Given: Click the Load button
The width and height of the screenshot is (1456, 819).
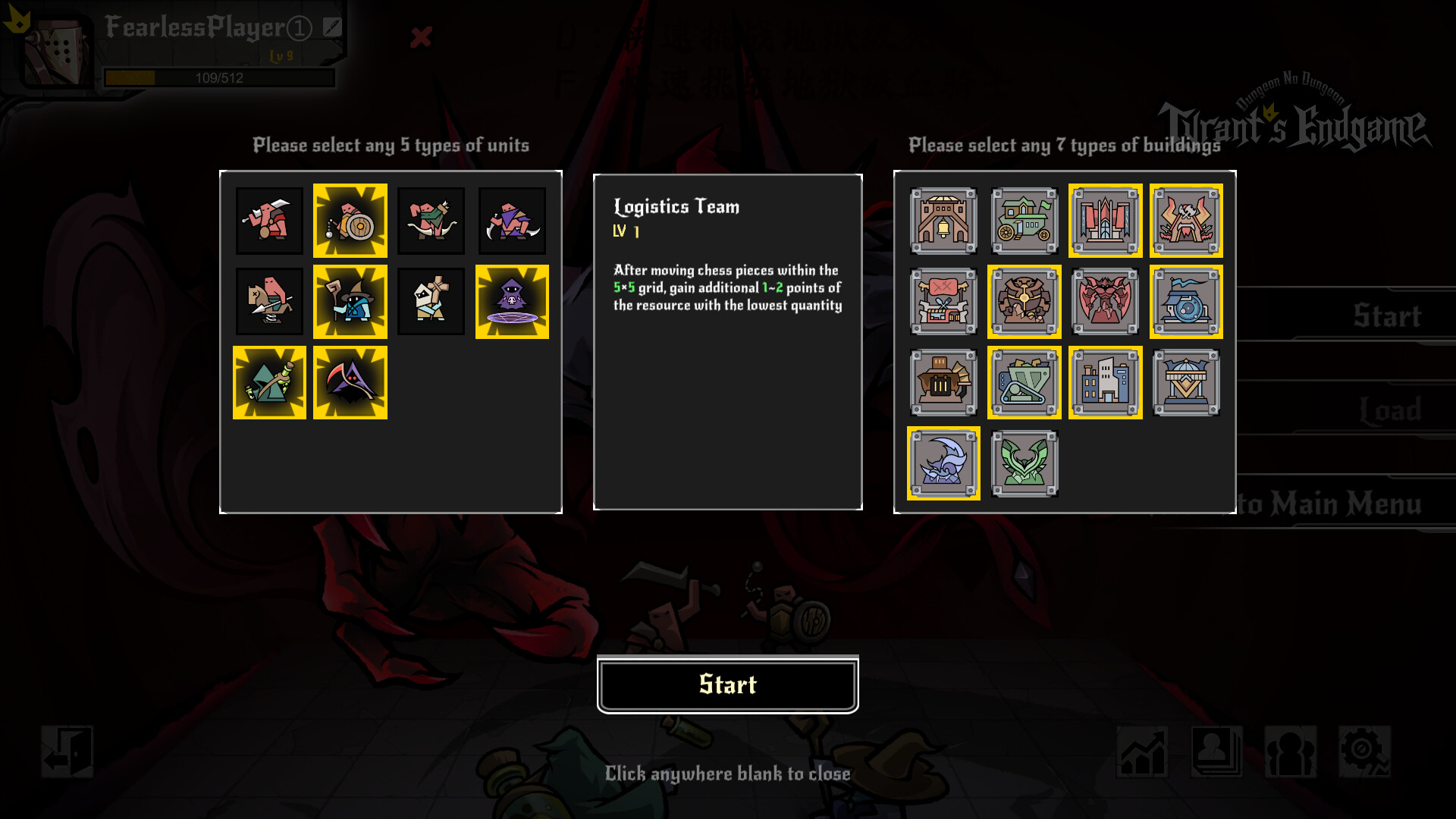Looking at the screenshot, I should (x=1391, y=410).
